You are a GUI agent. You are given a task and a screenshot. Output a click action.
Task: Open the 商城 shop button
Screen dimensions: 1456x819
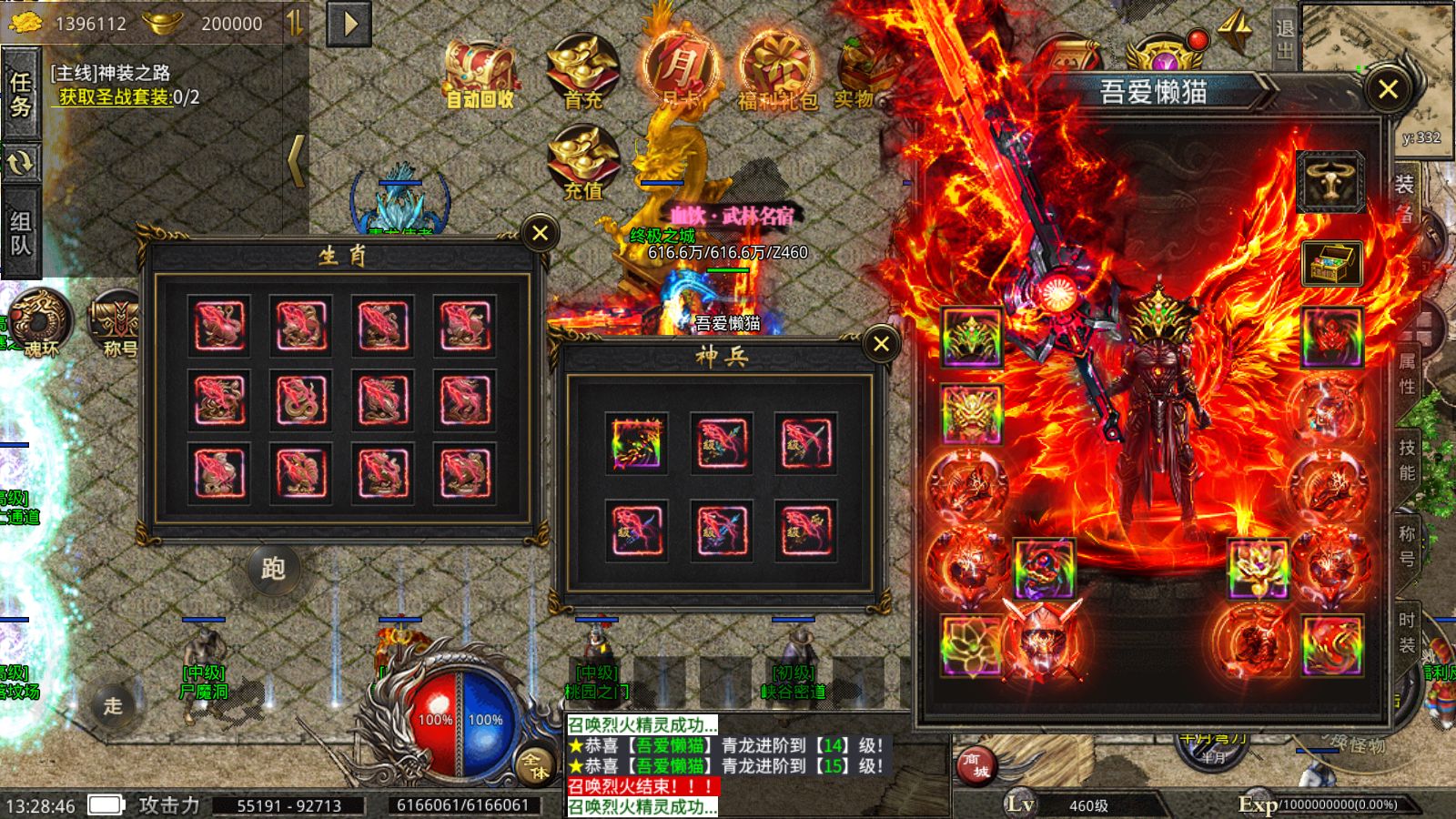pos(976,764)
